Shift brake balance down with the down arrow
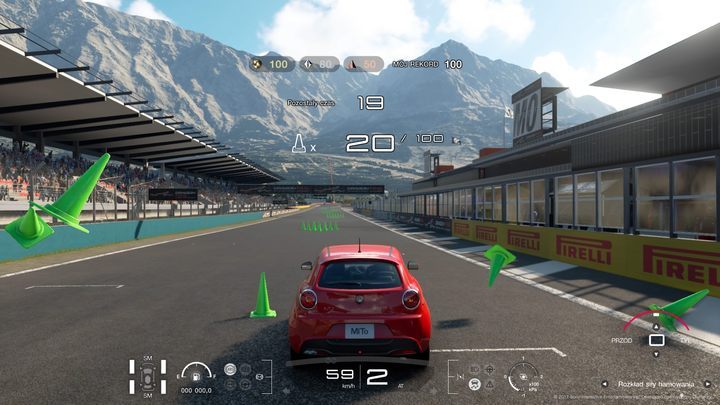 click(x=656, y=356)
